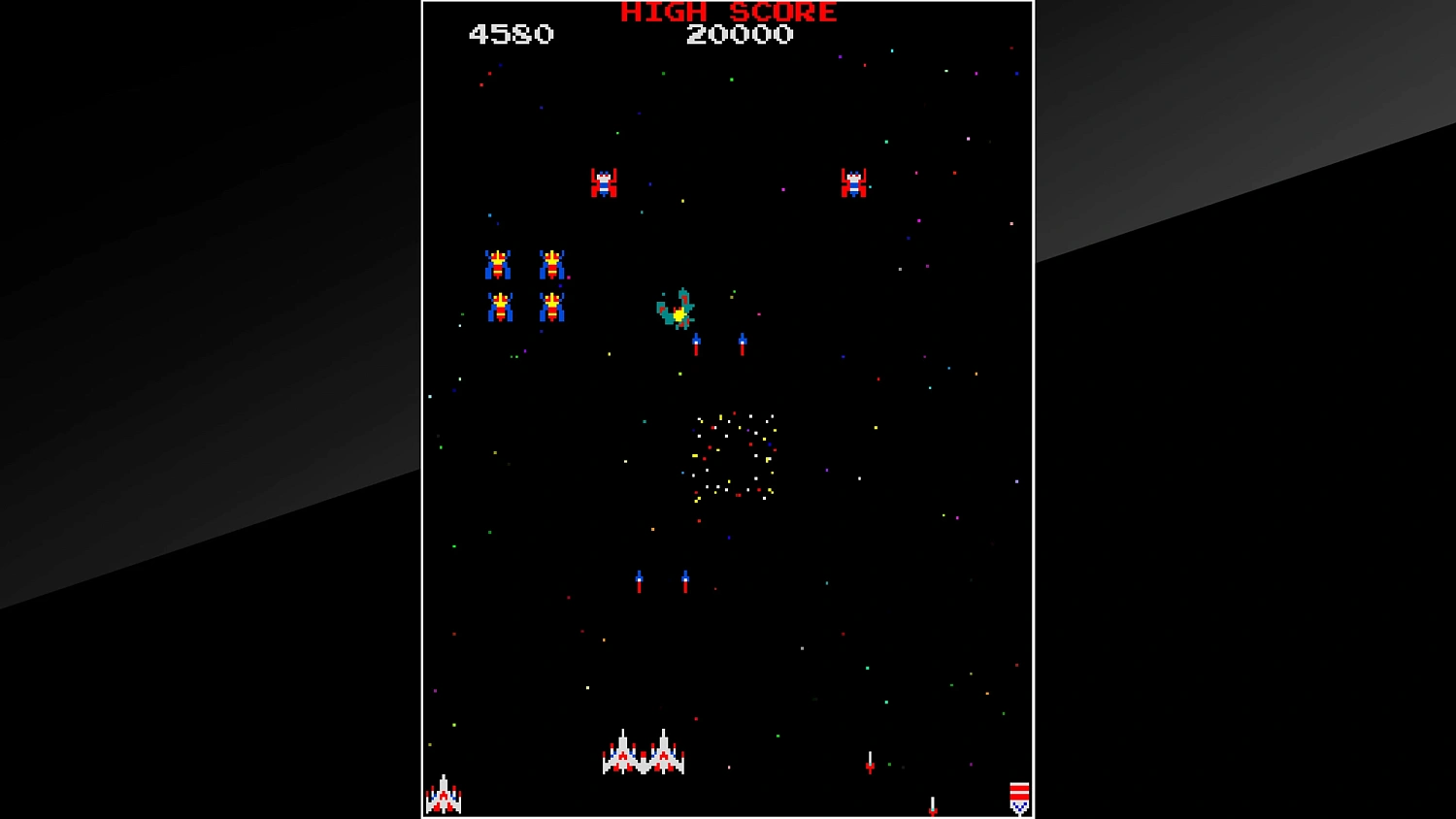Viewport: 1456px width, 819px height.
Task: Select the top-left bee in the enemy formation
Action: 498,265
